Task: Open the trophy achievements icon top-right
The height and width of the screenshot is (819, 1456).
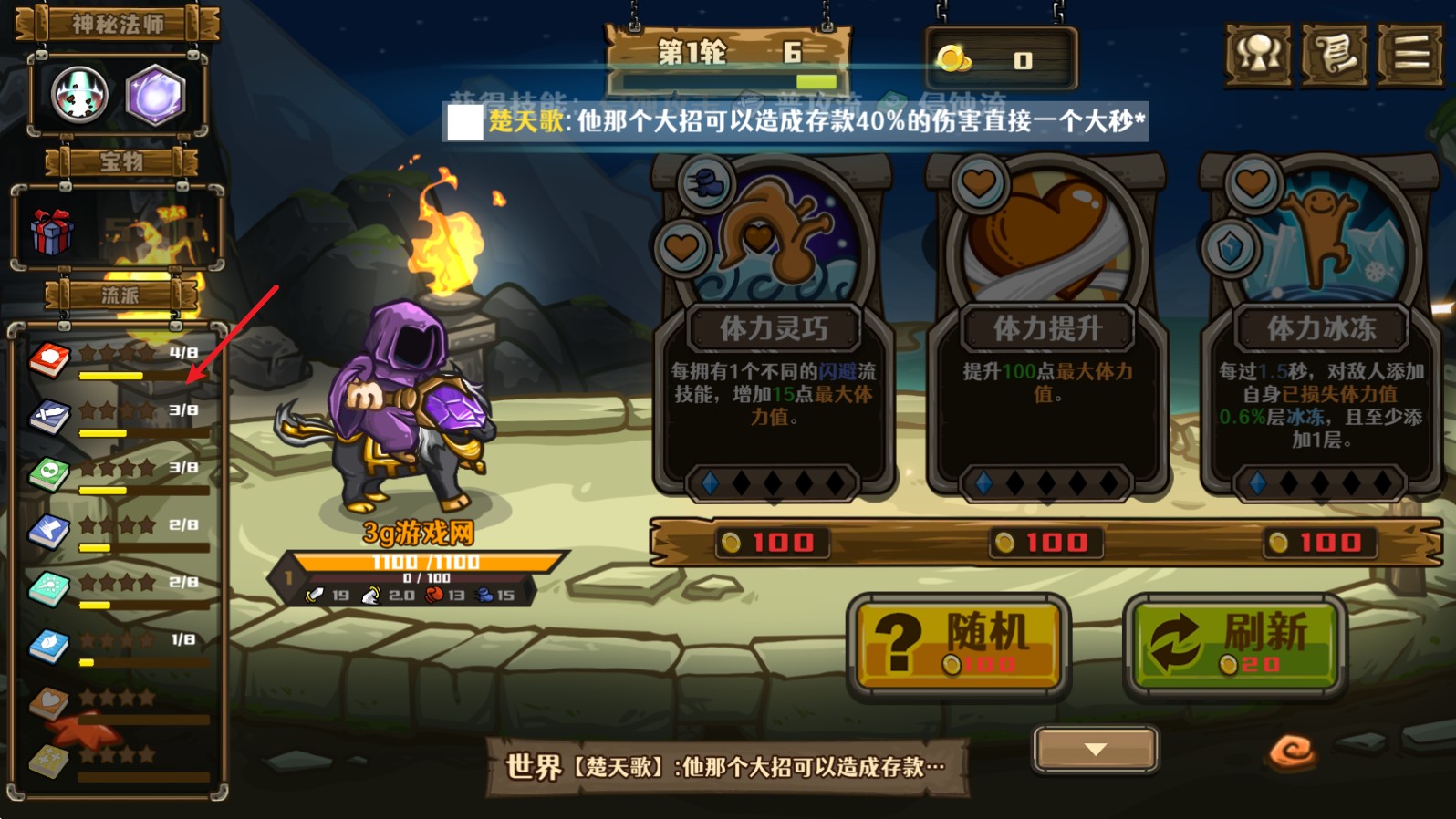Action: (1257, 55)
